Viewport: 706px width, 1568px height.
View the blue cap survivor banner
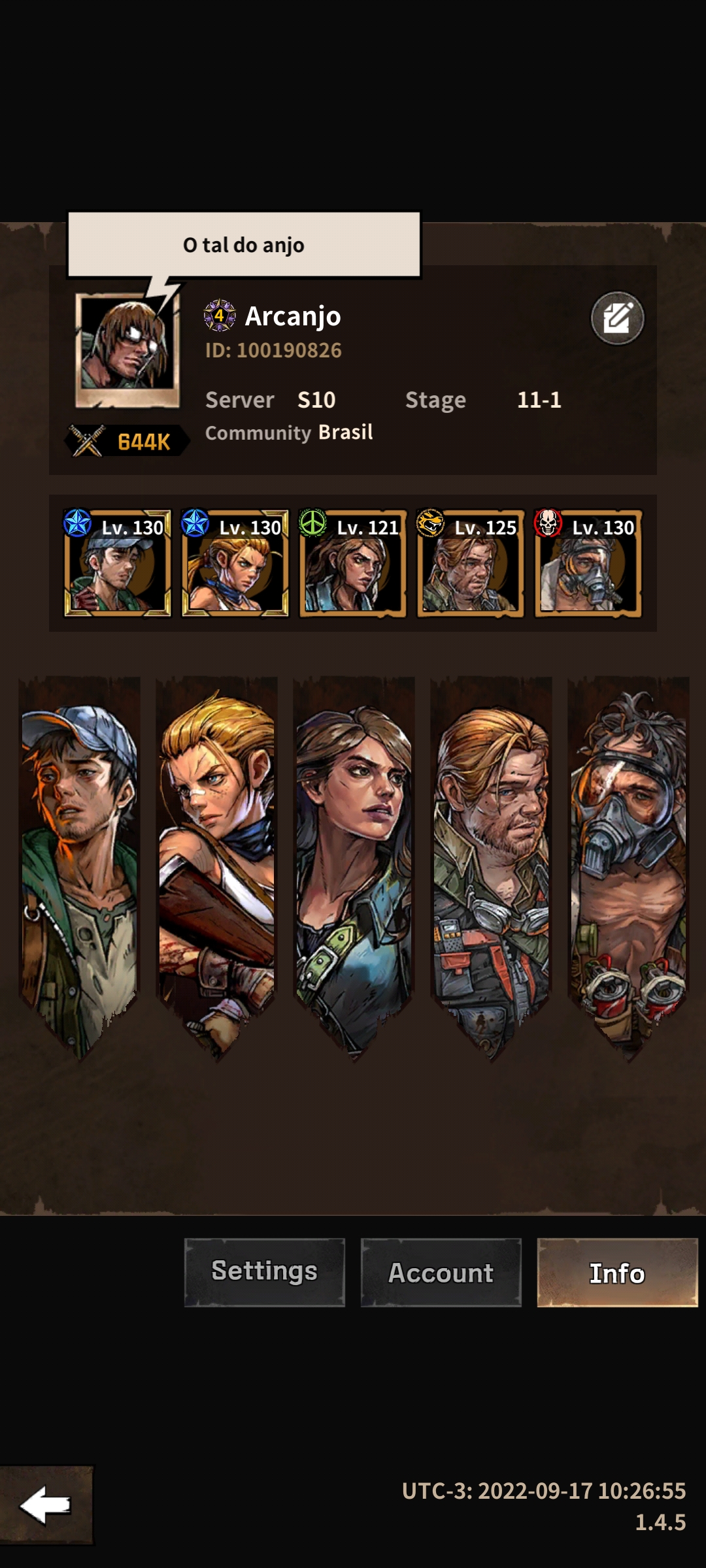point(80,862)
